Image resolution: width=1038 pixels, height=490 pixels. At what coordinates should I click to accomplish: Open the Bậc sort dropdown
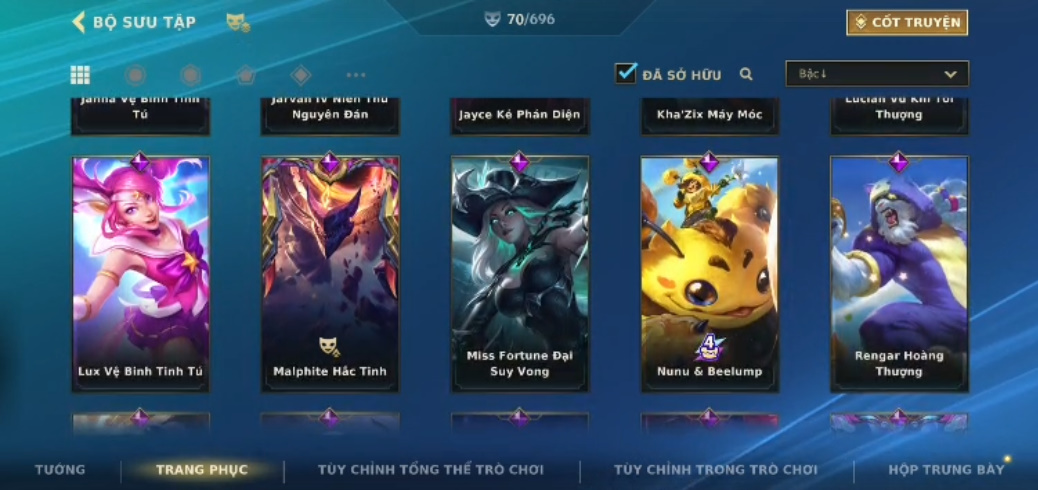tap(877, 74)
